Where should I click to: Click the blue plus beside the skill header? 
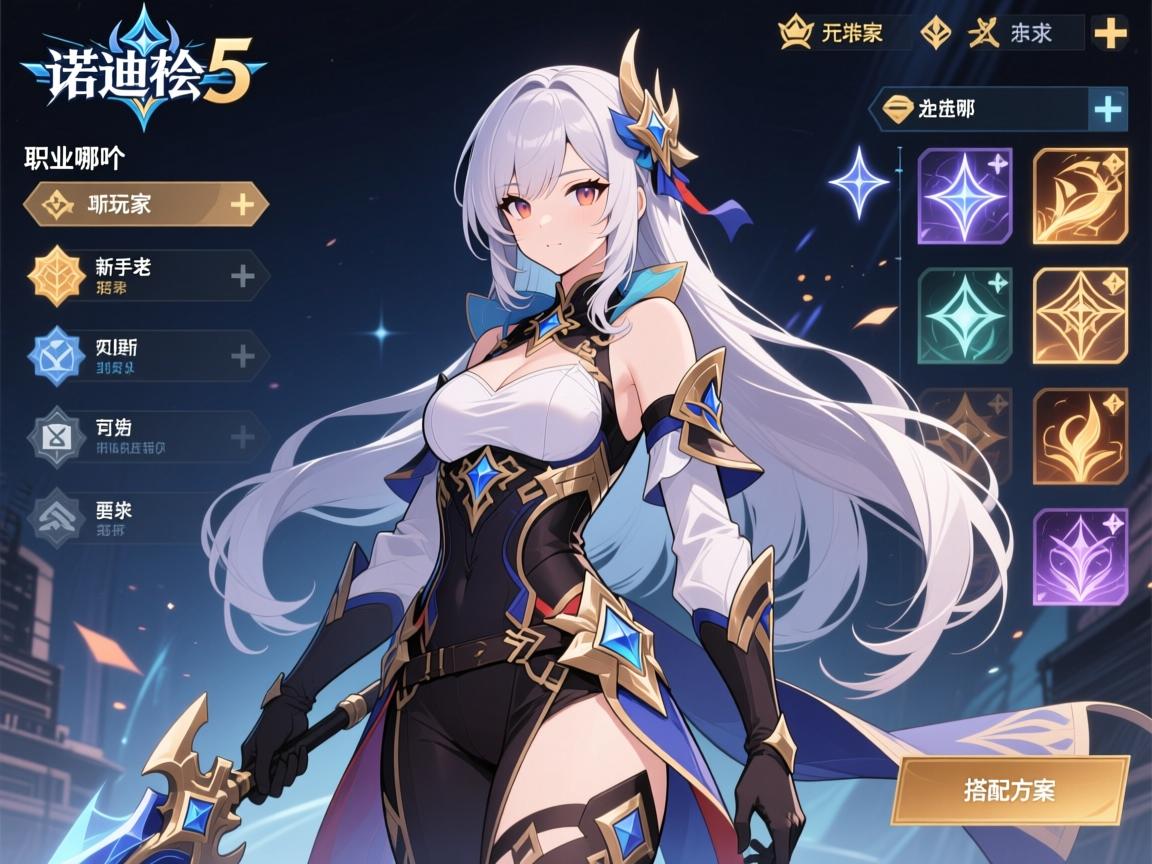1107,109
